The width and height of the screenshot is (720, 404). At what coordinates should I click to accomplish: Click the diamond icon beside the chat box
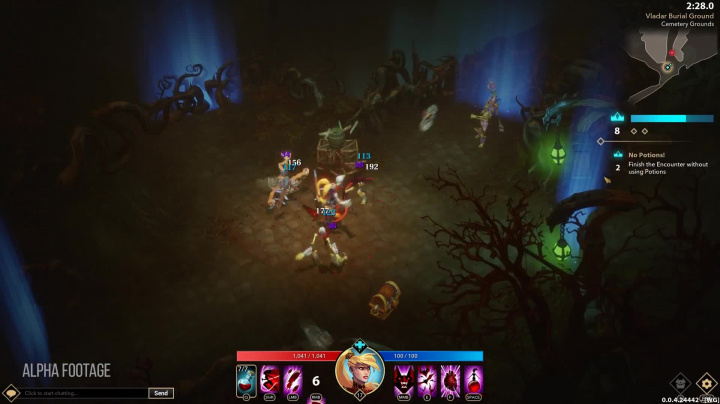pos(11,393)
